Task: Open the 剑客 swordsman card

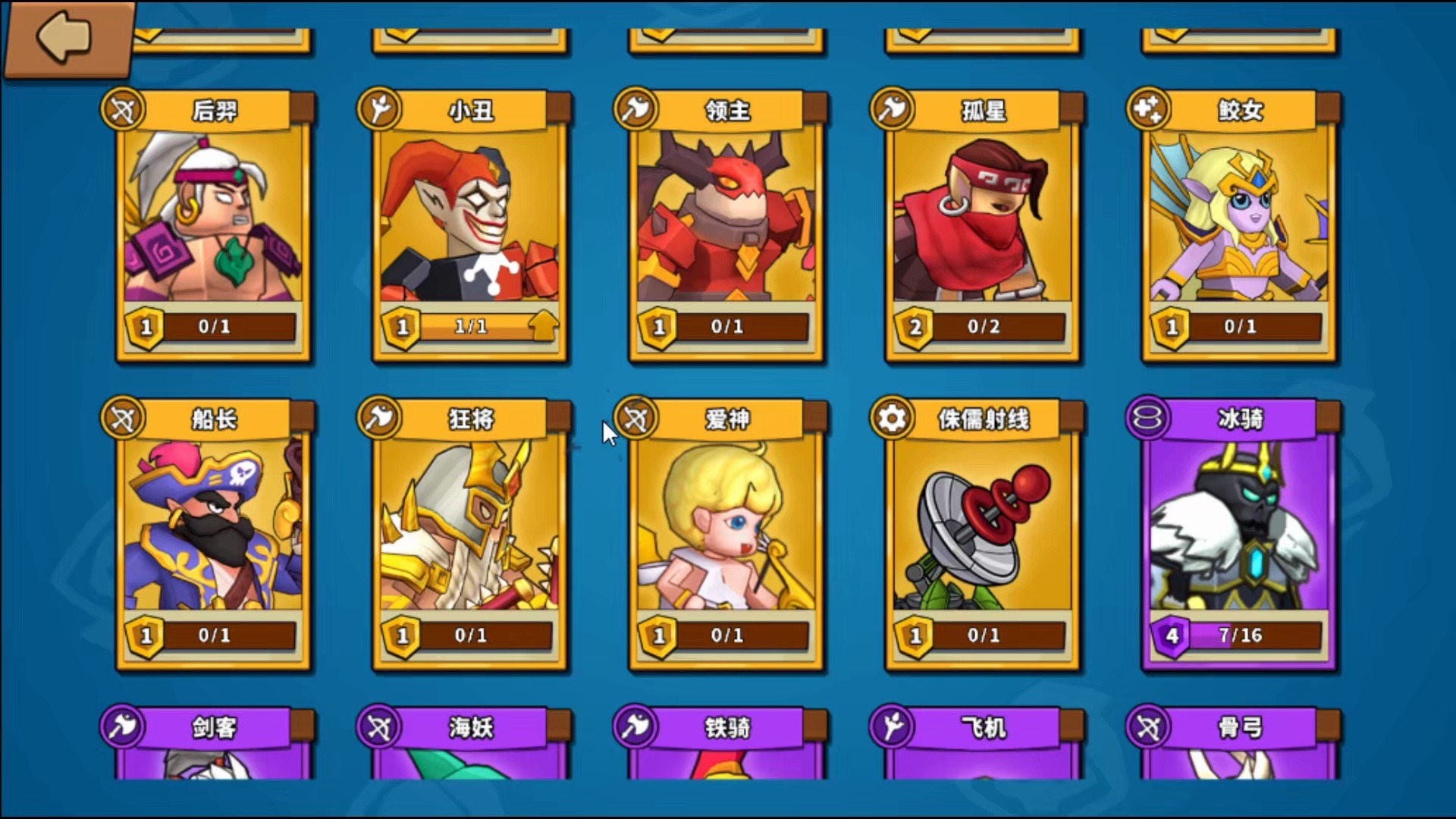Action: [213, 743]
